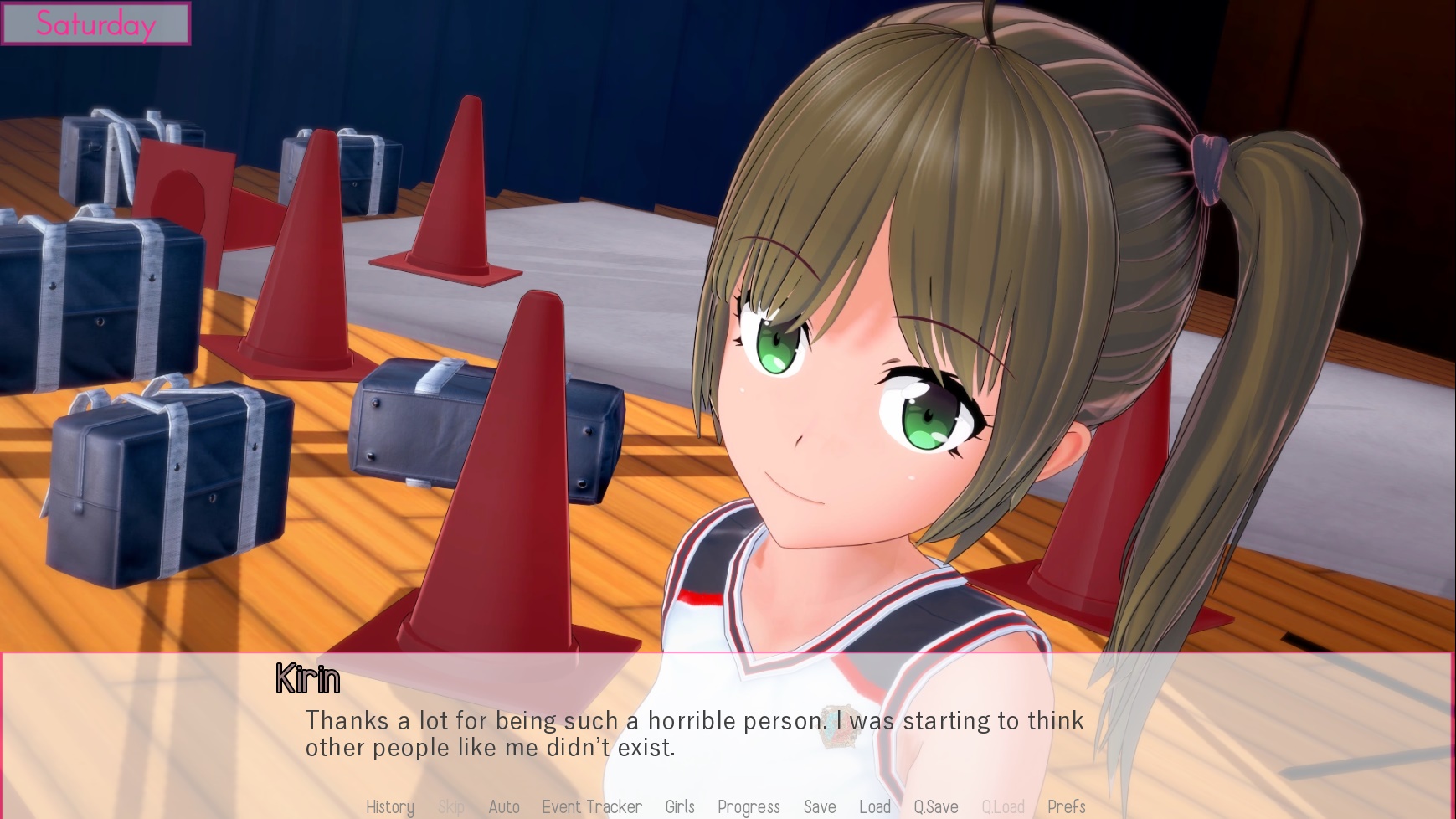Open the Save menu
1456x819 pixels.
coord(820,806)
